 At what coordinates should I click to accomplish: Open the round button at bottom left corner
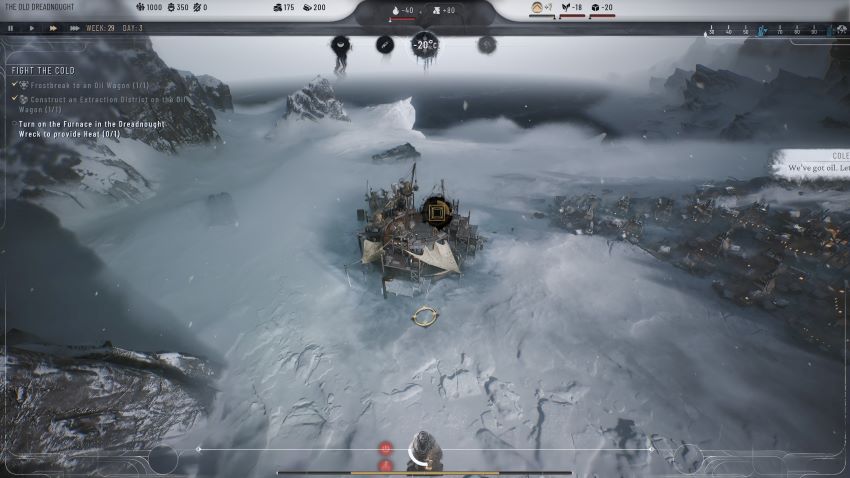[163, 459]
